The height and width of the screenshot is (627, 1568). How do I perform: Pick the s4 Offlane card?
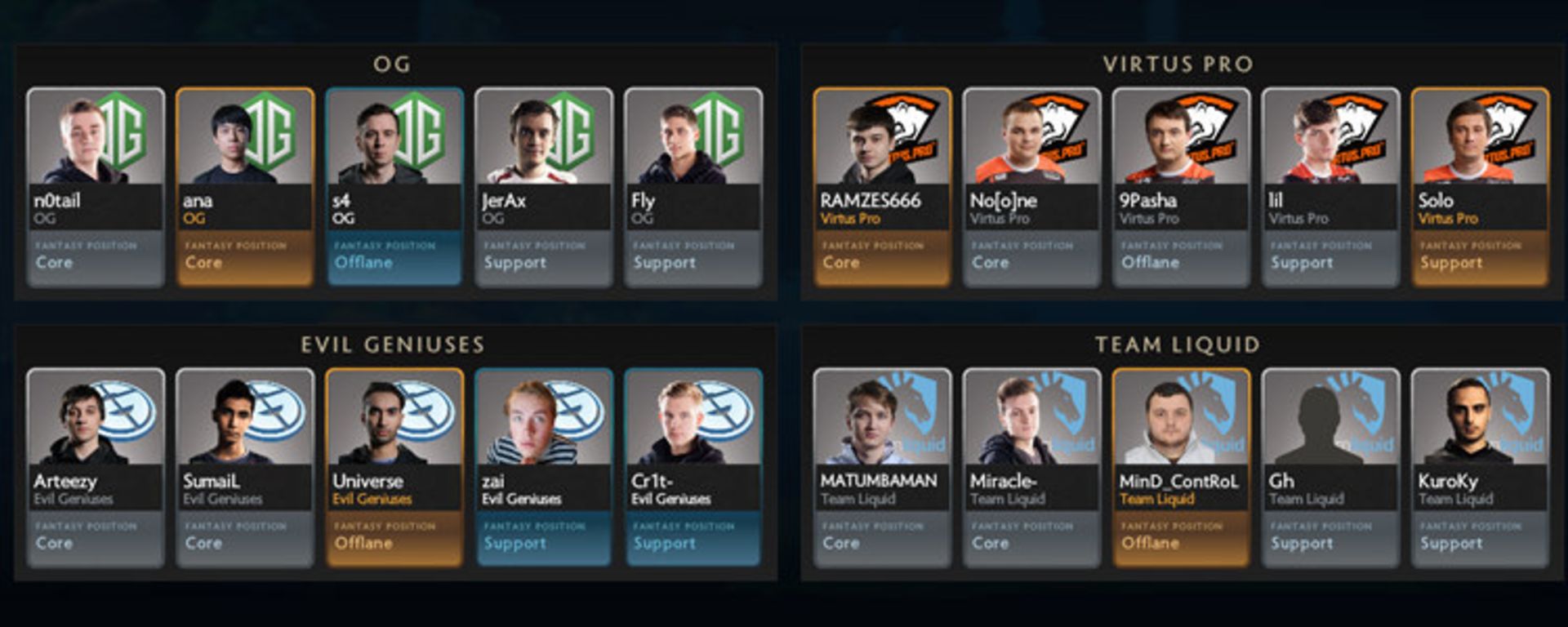click(x=394, y=187)
